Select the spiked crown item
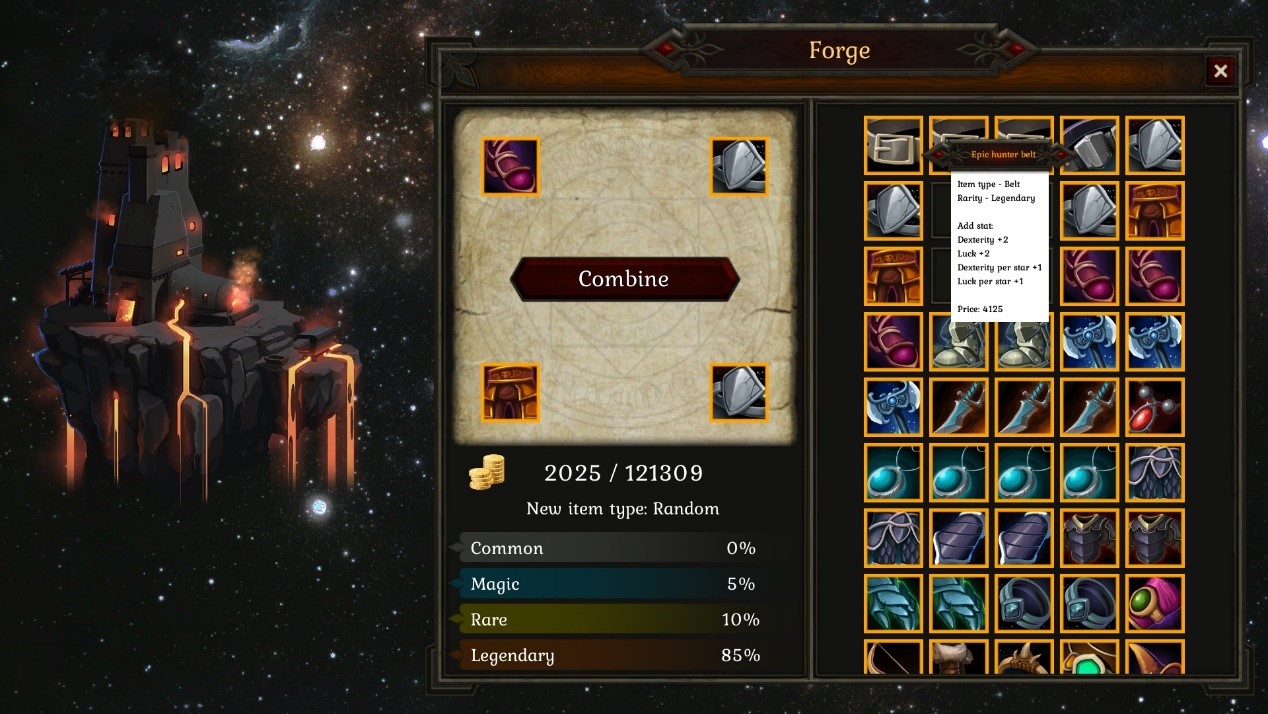Screen dimensions: 1268x714 1024,660
